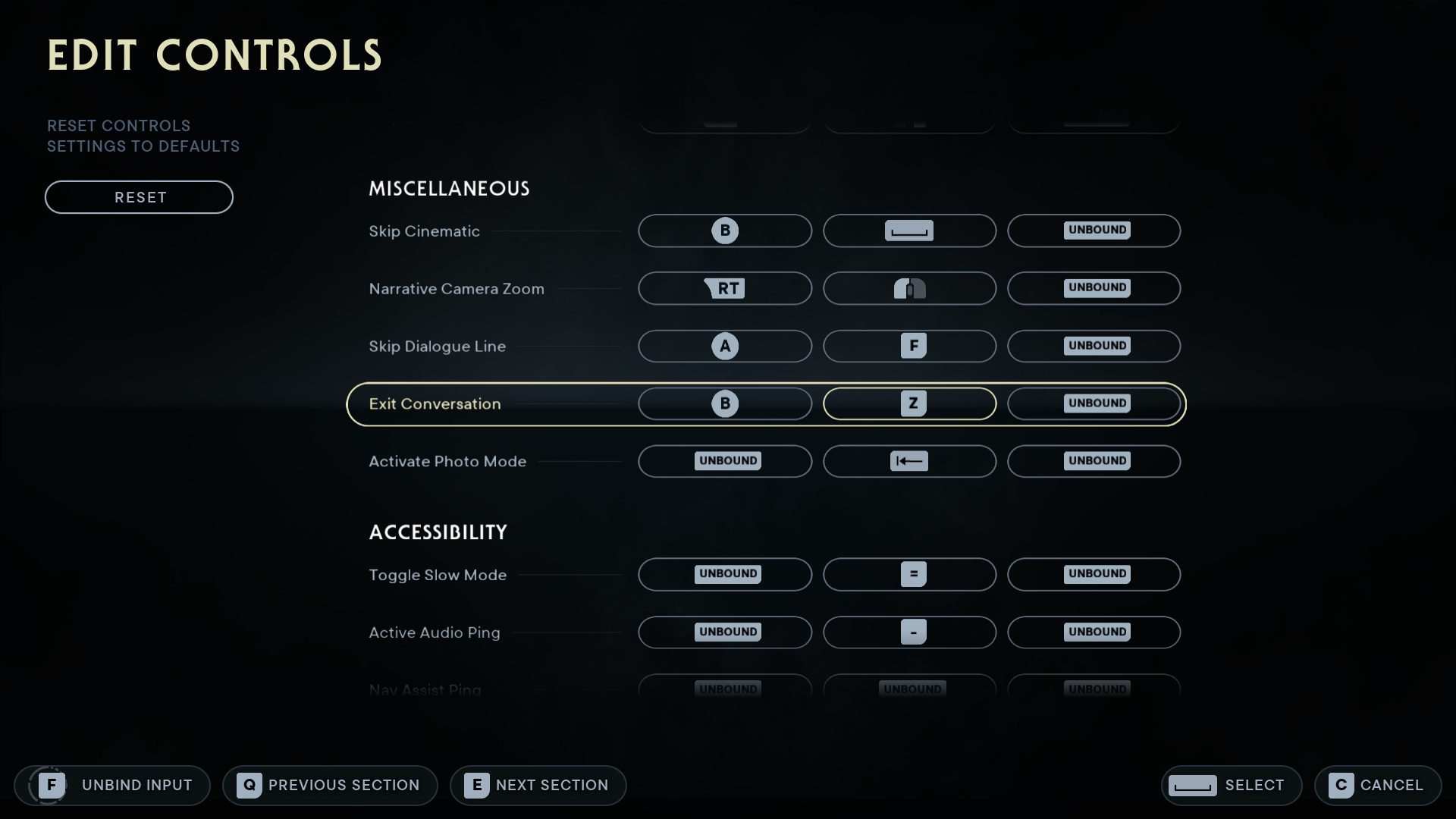Click the B binding for Exit Conversation
This screenshot has width=1456, height=819.
(x=724, y=403)
